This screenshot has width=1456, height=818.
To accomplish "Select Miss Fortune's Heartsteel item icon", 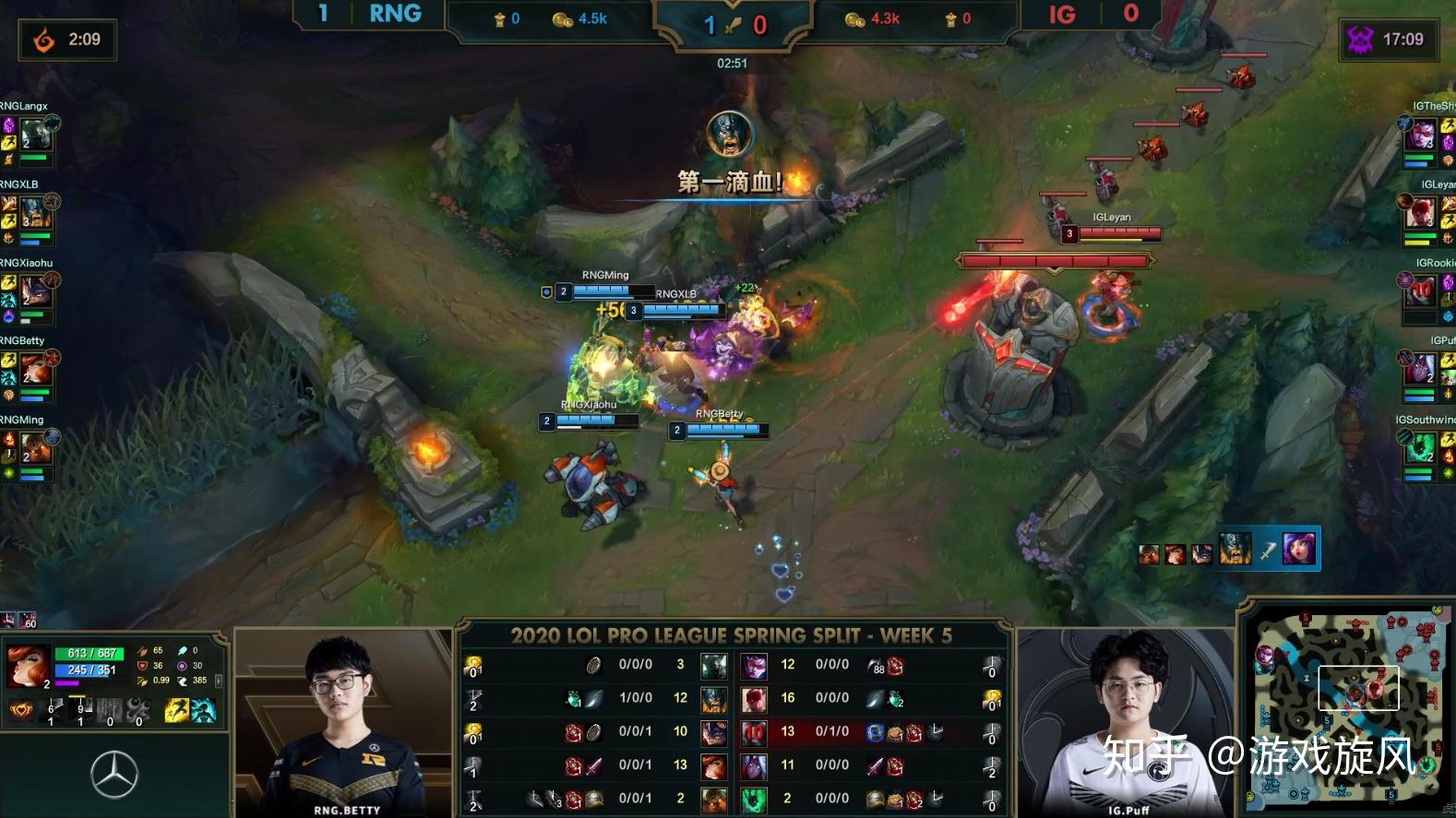I will (21, 710).
